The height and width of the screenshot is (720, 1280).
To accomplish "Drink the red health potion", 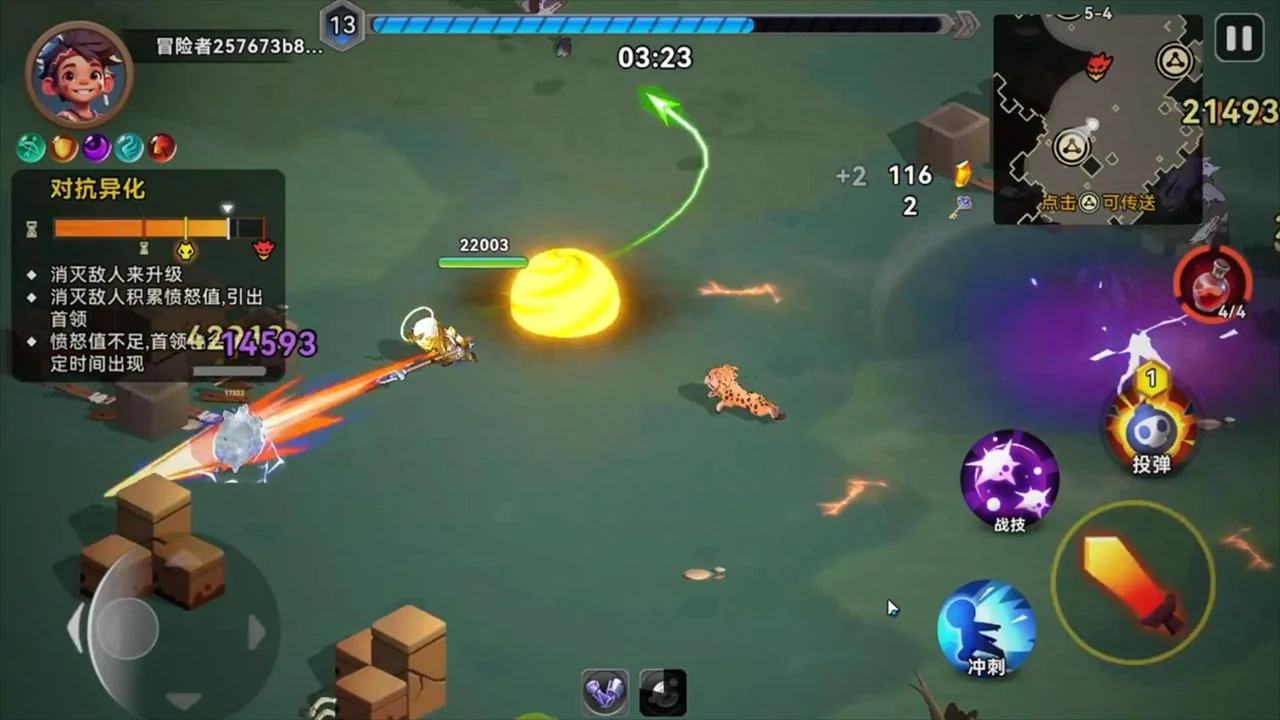I will click(x=1212, y=285).
